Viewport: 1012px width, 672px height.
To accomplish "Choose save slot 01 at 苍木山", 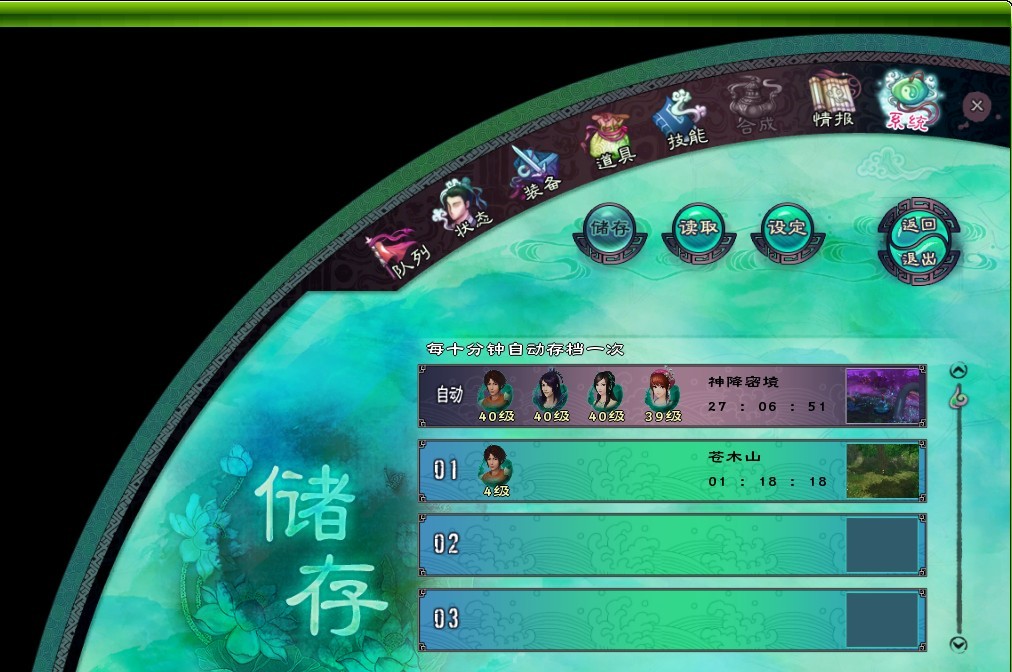I will tap(630, 470).
